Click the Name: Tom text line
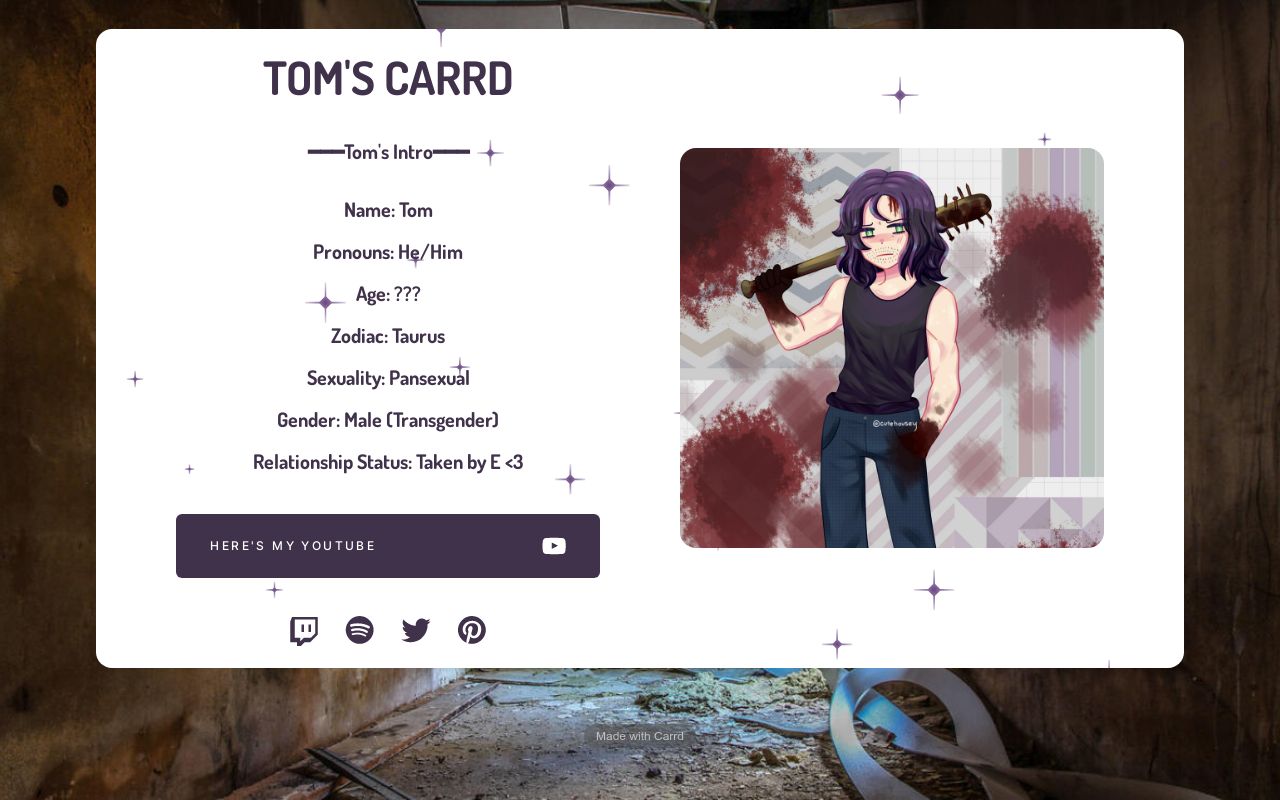The width and height of the screenshot is (1280, 800). pos(388,210)
